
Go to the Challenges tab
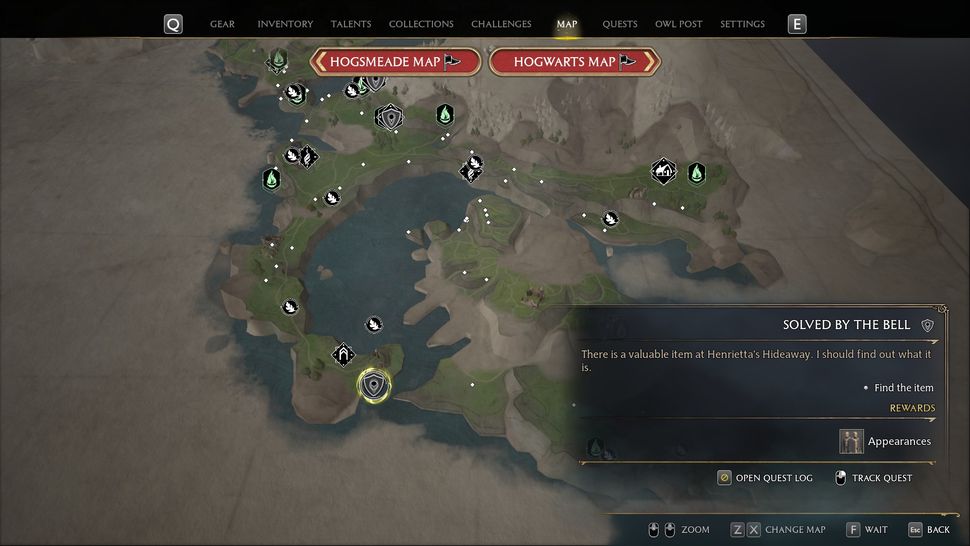point(501,24)
